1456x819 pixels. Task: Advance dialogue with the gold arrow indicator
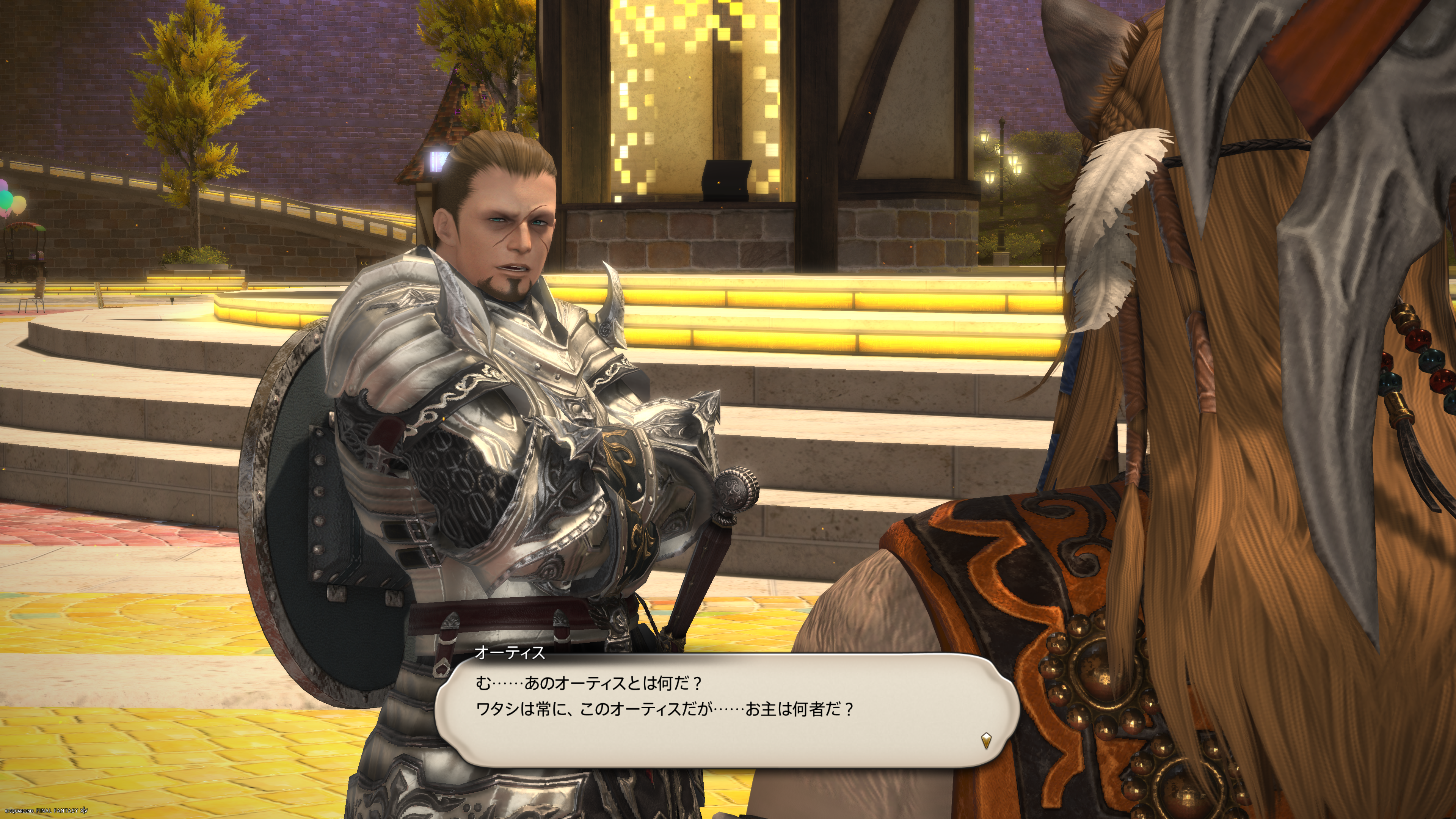coord(986,740)
